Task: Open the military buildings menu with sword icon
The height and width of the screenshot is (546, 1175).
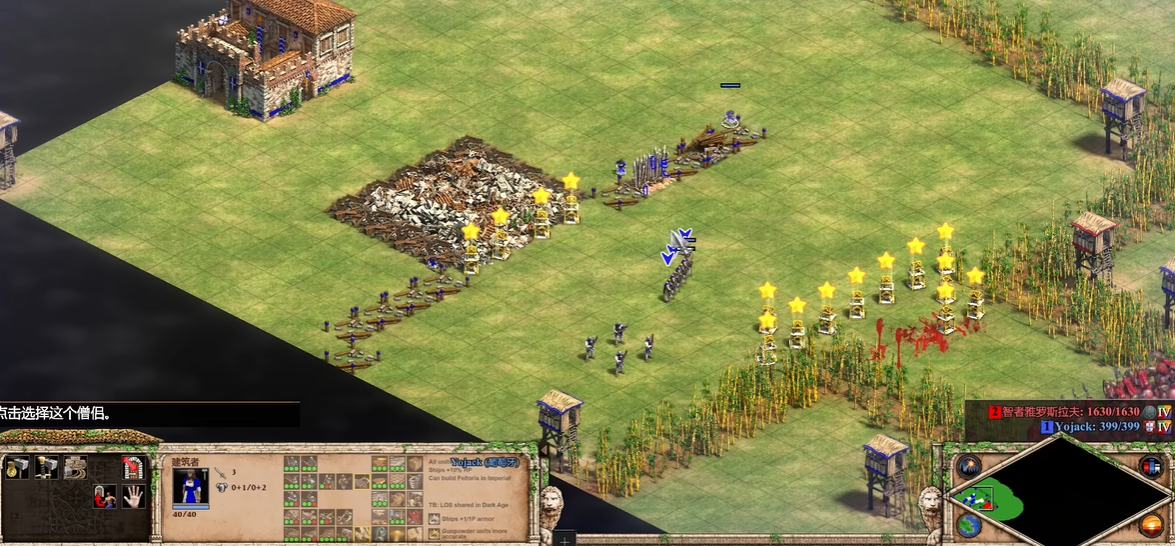Action: pos(46,467)
